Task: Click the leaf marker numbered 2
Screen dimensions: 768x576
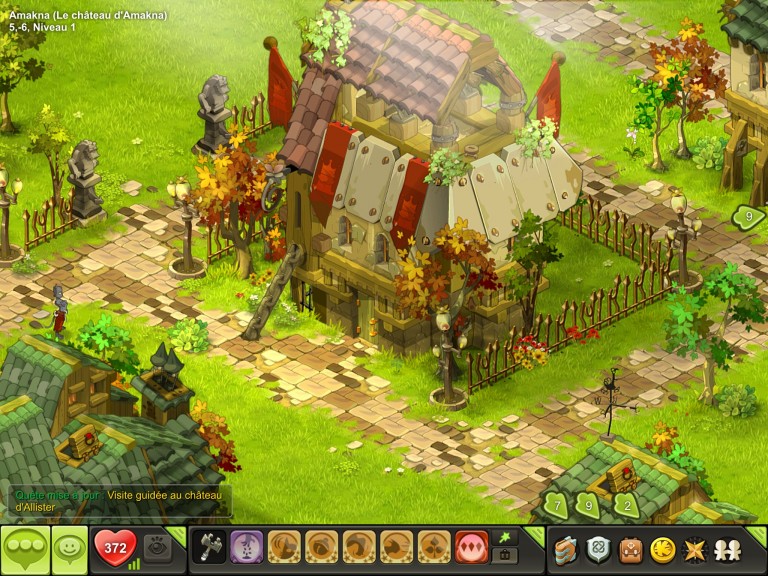Action: click(626, 505)
